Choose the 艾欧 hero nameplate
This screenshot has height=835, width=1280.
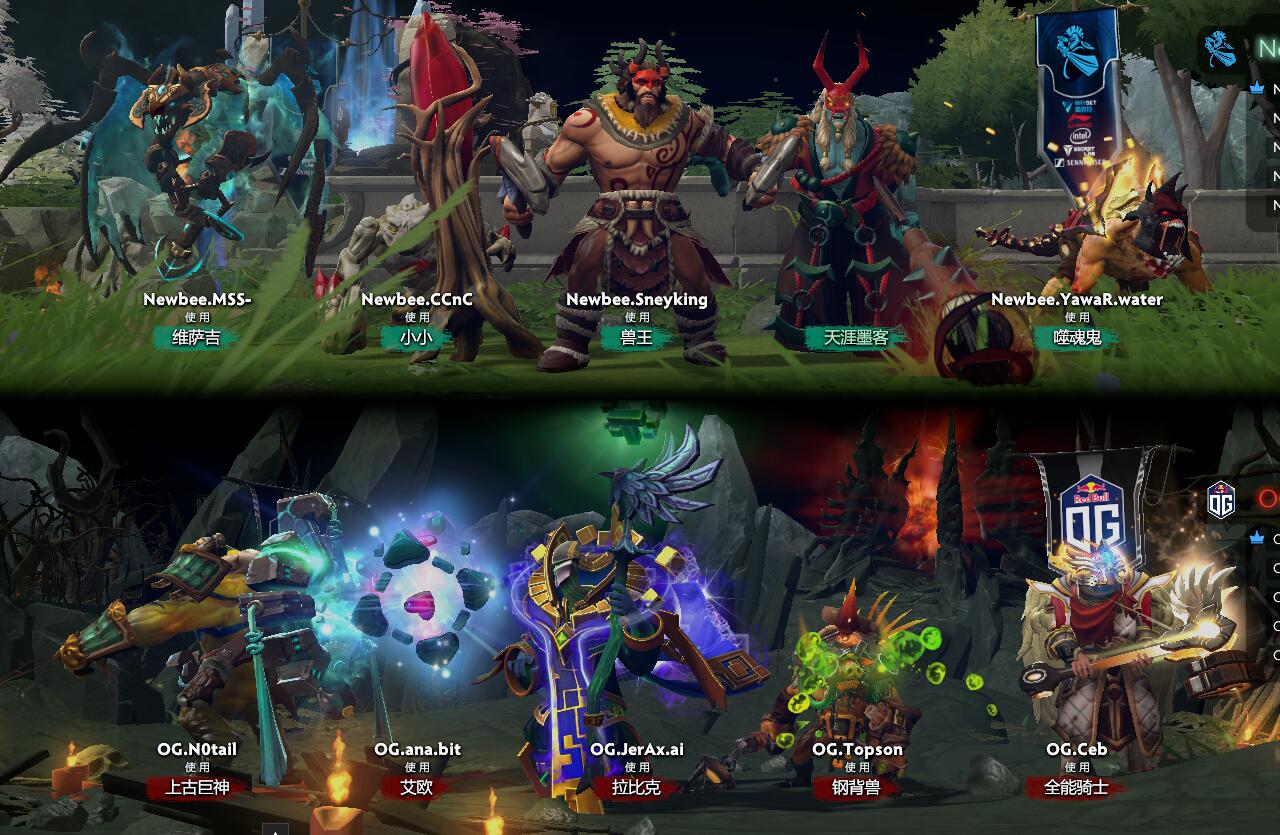[x=417, y=788]
